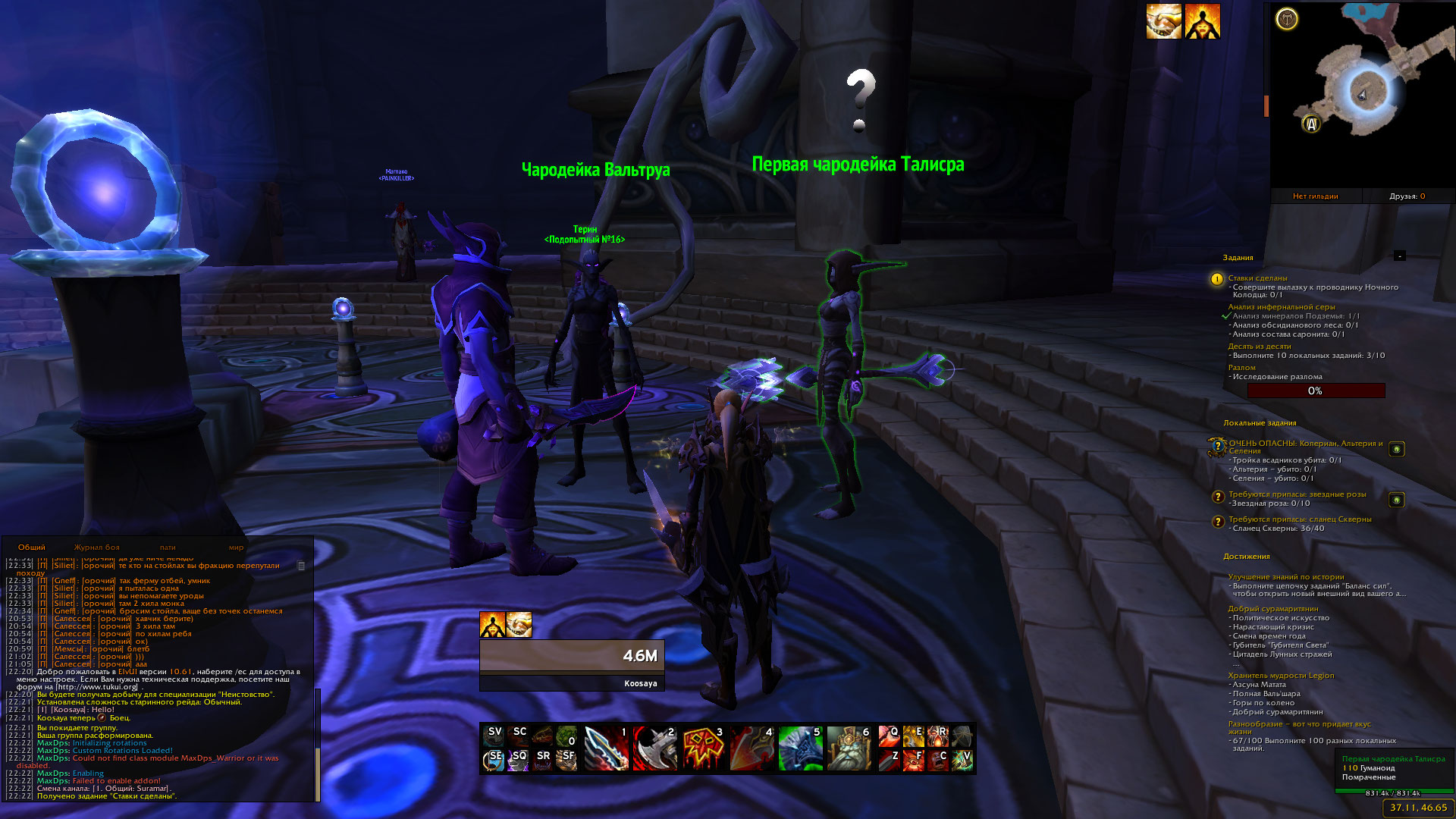The height and width of the screenshot is (819, 1456).
Task: Click the ability icon bound to V
Action: click(x=962, y=760)
